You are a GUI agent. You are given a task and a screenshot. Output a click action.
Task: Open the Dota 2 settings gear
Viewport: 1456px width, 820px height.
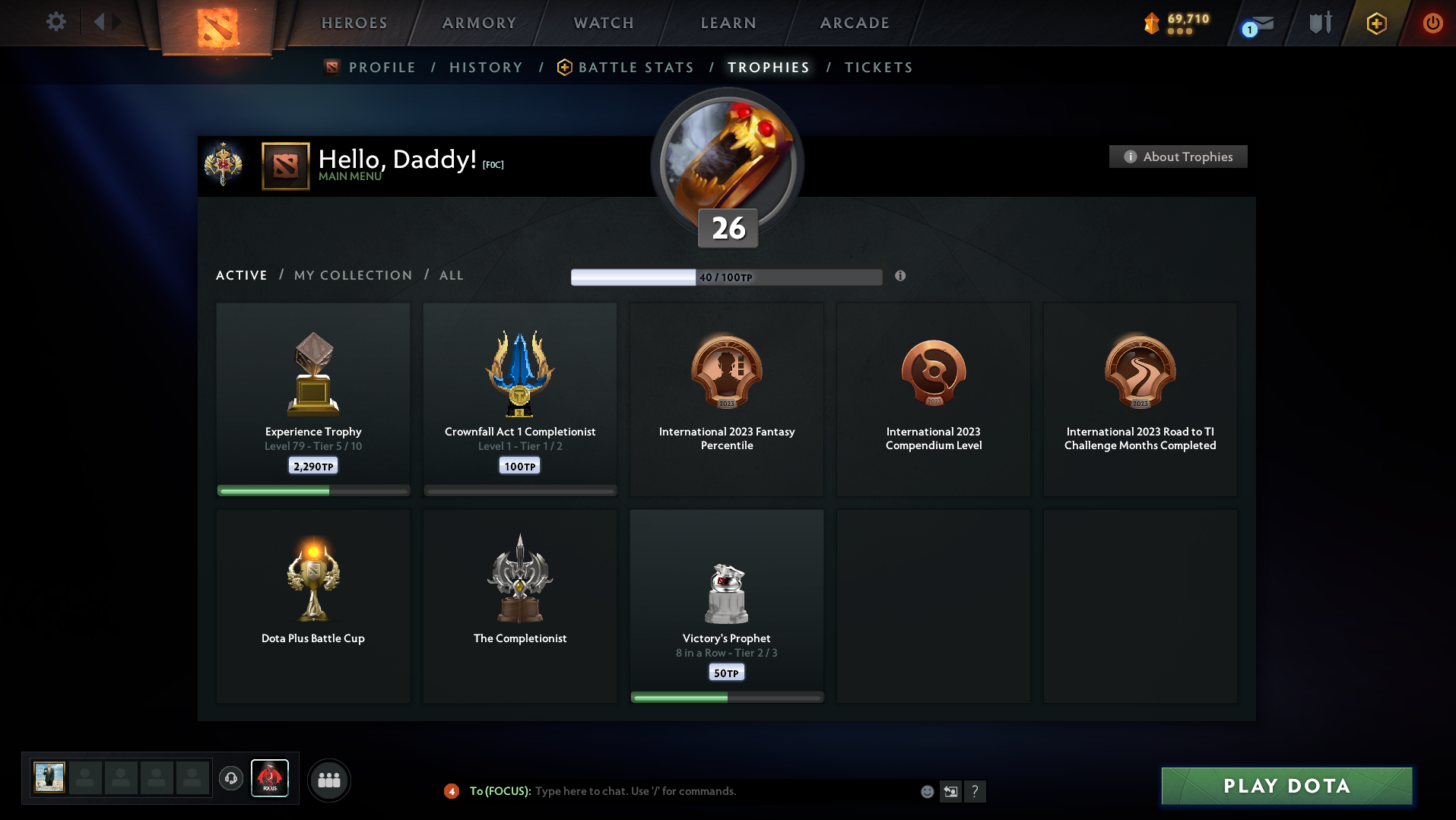click(54, 22)
